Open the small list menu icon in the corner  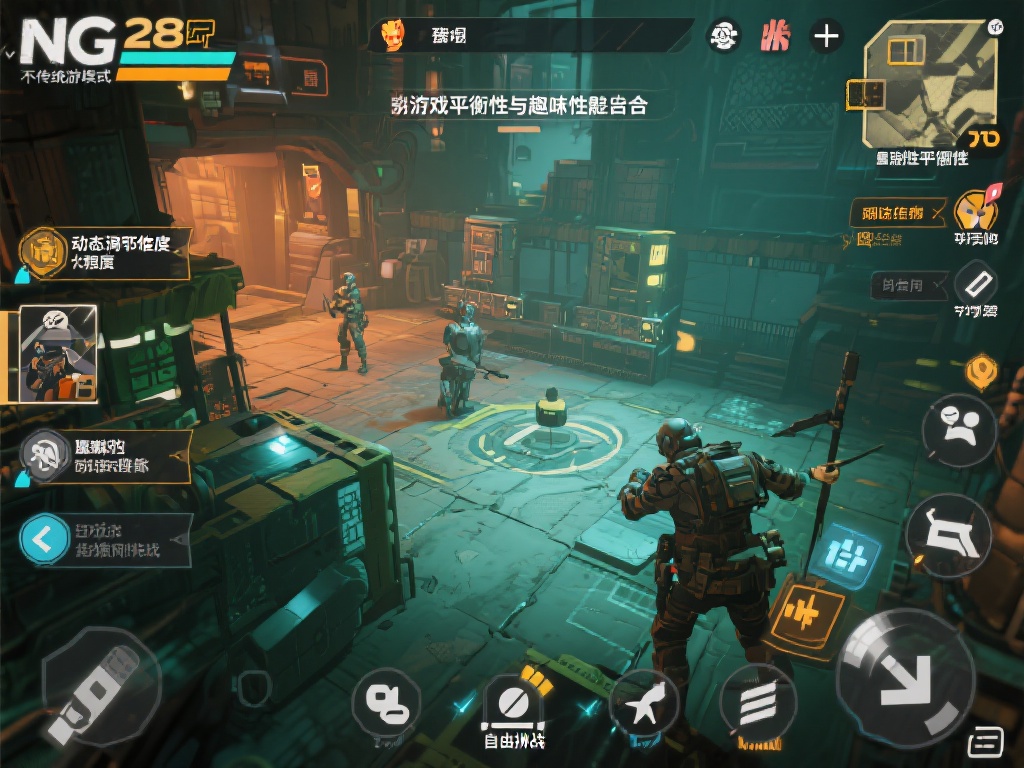[x=986, y=741]
